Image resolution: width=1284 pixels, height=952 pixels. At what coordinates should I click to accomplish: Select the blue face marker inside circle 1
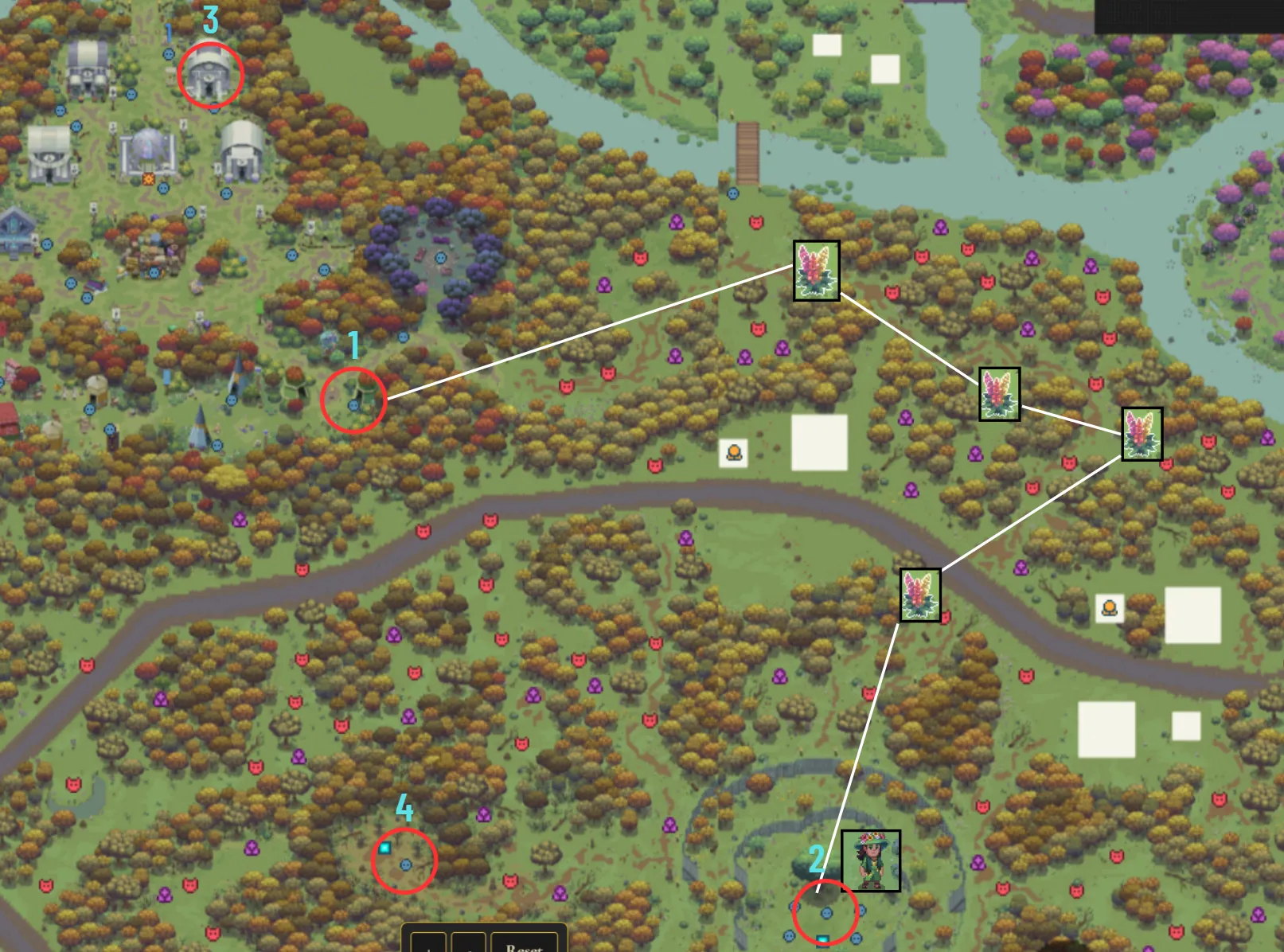[x=353, y=404]
